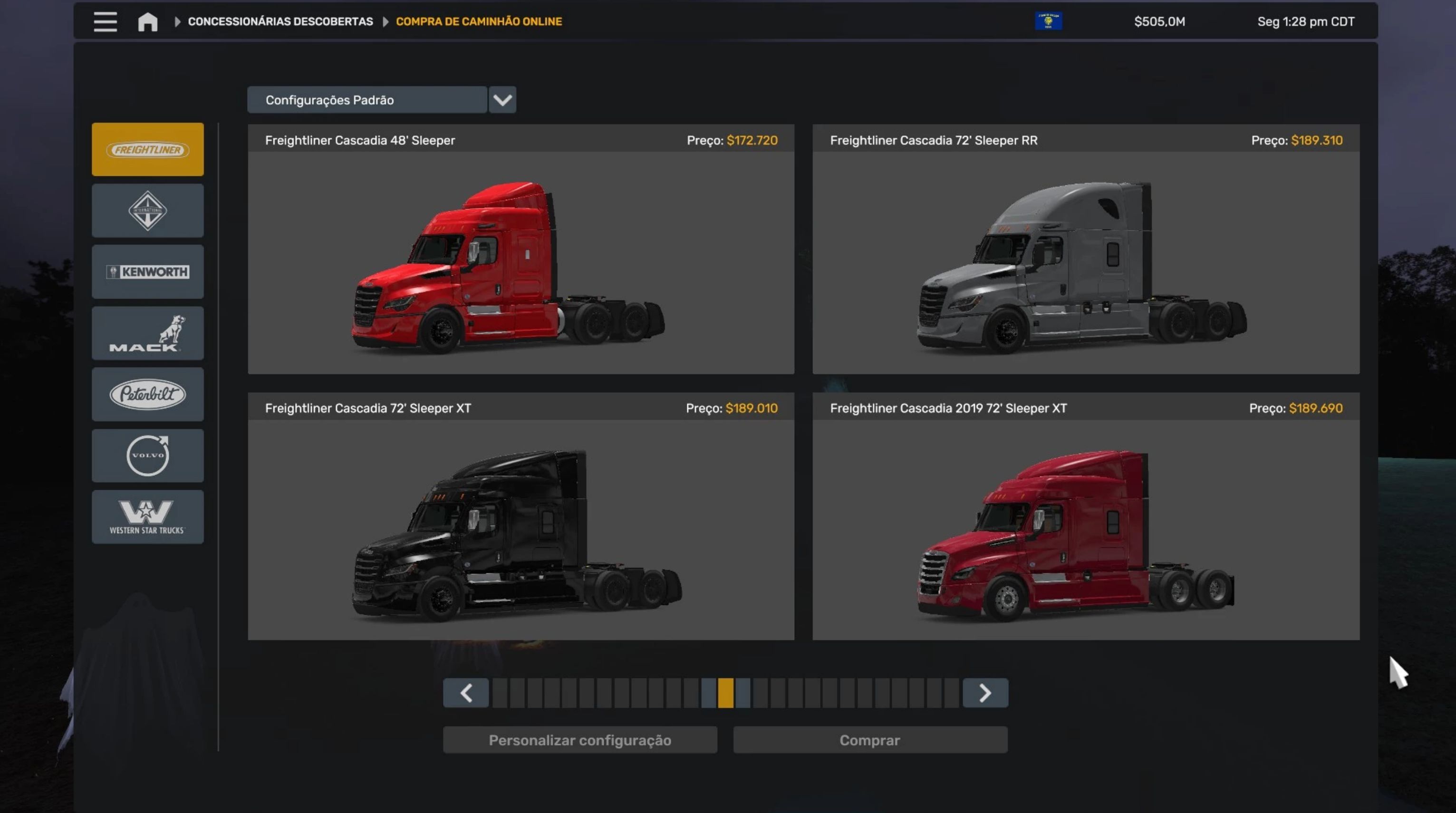The image size is (1456, 813).
Task: Click the highlighted yellow page indicator
Action: tap(726, 693)
